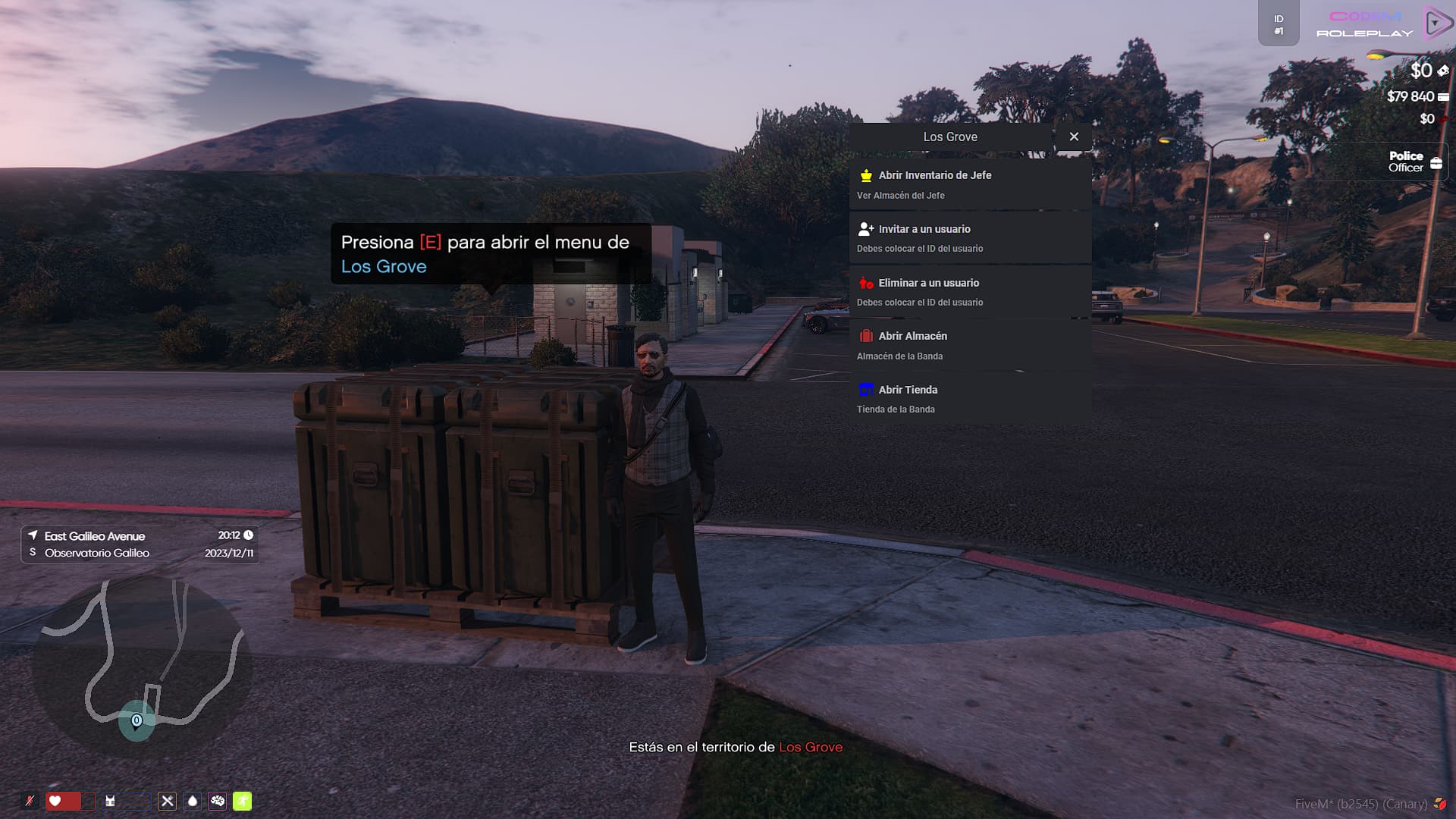Click the green running stamina icon
The width and height of the screenshot is (1456, 819).
coord(243,801)
